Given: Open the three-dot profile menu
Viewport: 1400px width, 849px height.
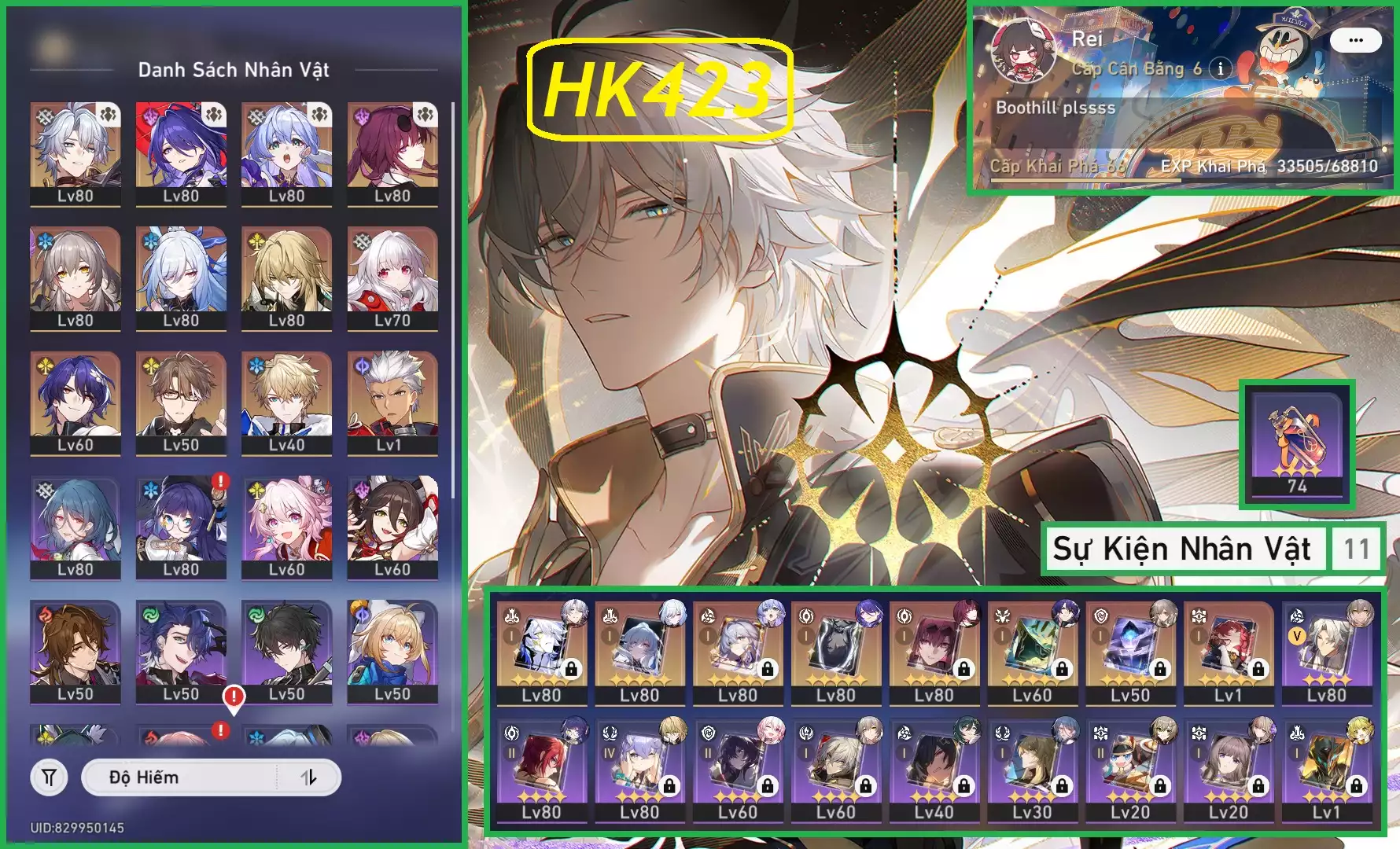Looking at the screenshot, I should coord(1355,40).
